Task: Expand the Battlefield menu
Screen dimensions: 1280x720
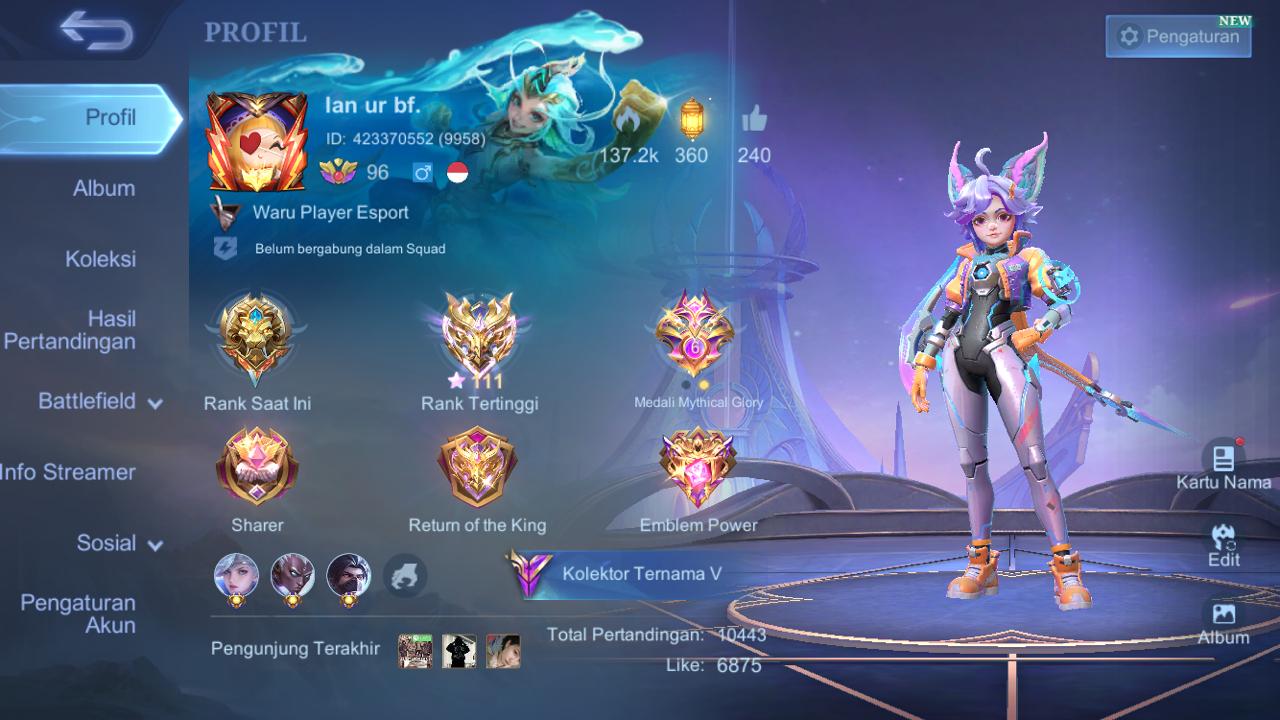Action: 100,401
